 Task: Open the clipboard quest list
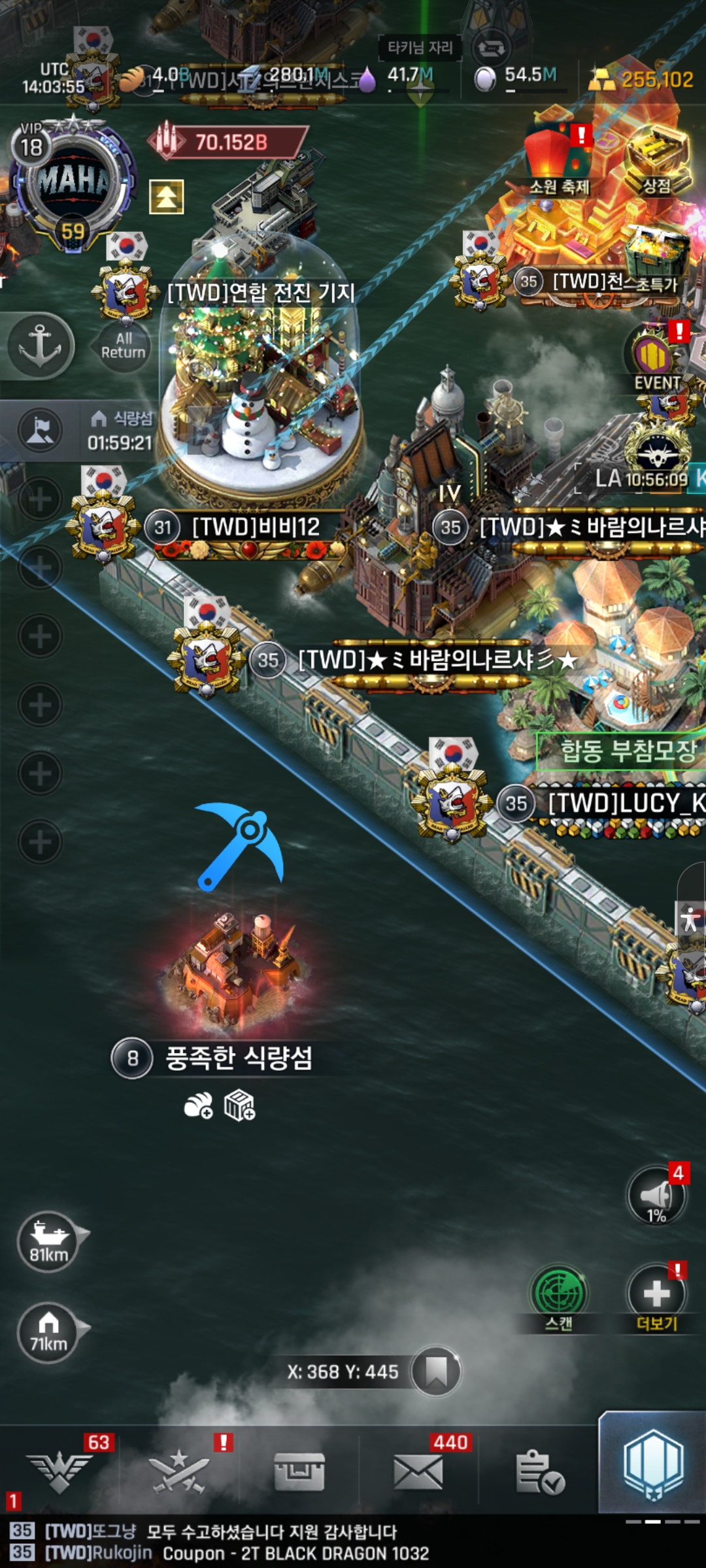click(x=539, y=1473)
